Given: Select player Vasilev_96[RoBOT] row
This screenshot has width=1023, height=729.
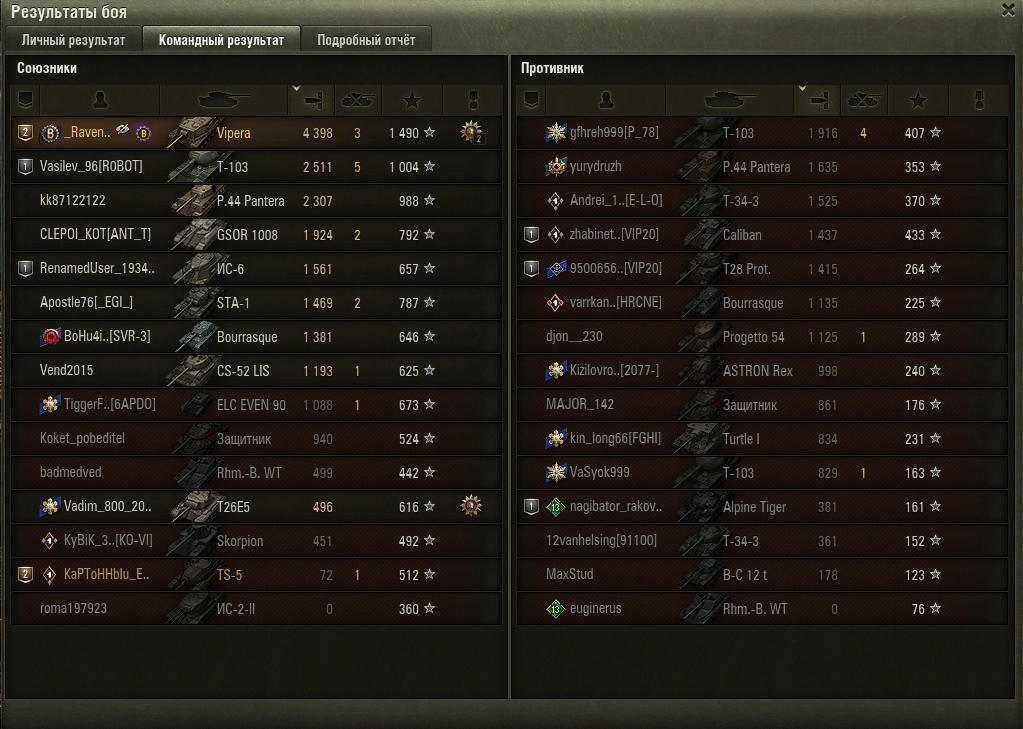Looking at the screenshot, I should pyautogui.click(x=91, y=167).
